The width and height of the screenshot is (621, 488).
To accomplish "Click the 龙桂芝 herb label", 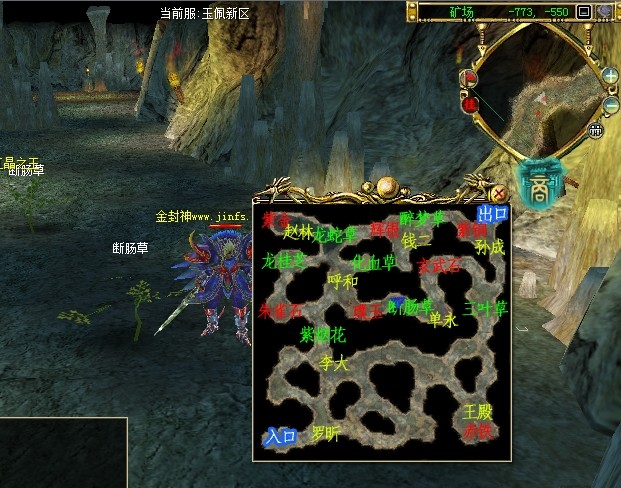I will tap(285, 261).
